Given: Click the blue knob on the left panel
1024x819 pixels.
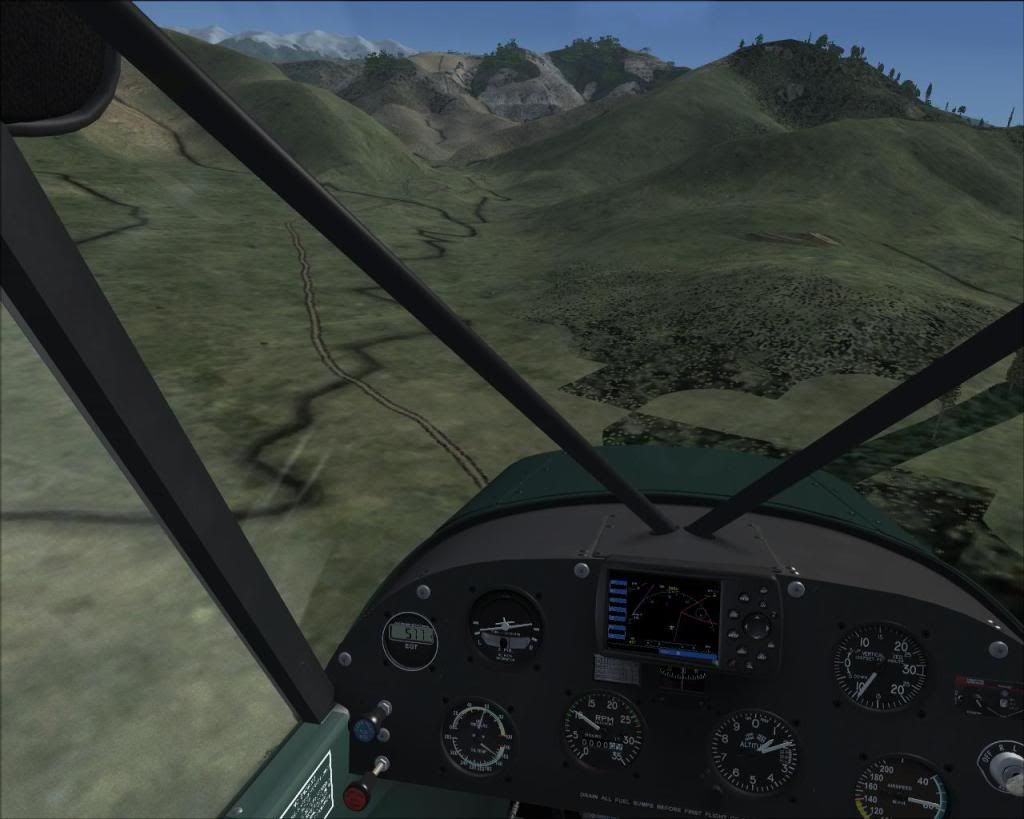Looking at the screenshot, I should pyautogui.click(x=364, y=731).
